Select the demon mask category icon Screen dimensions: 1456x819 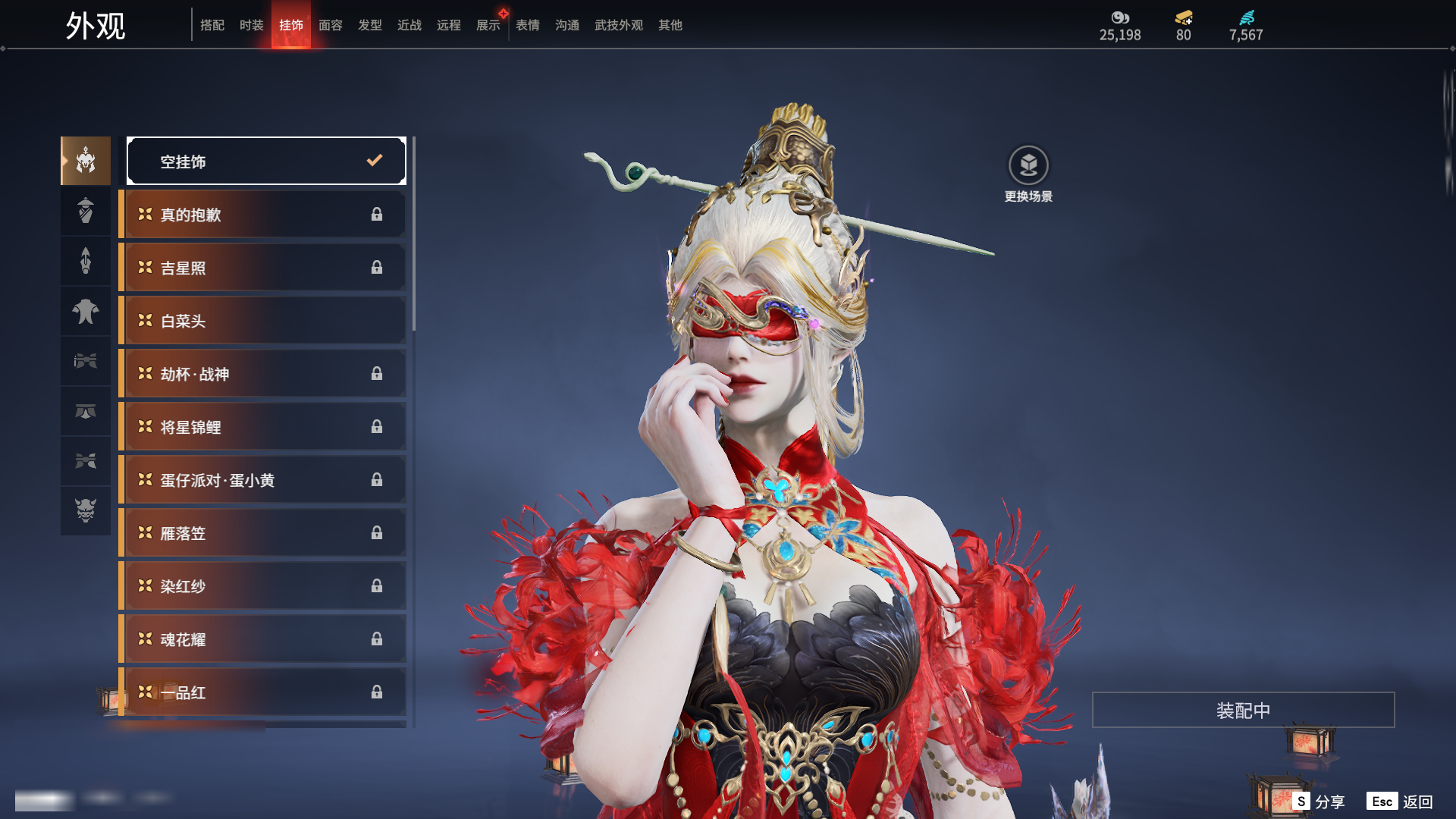click(86, 510)
